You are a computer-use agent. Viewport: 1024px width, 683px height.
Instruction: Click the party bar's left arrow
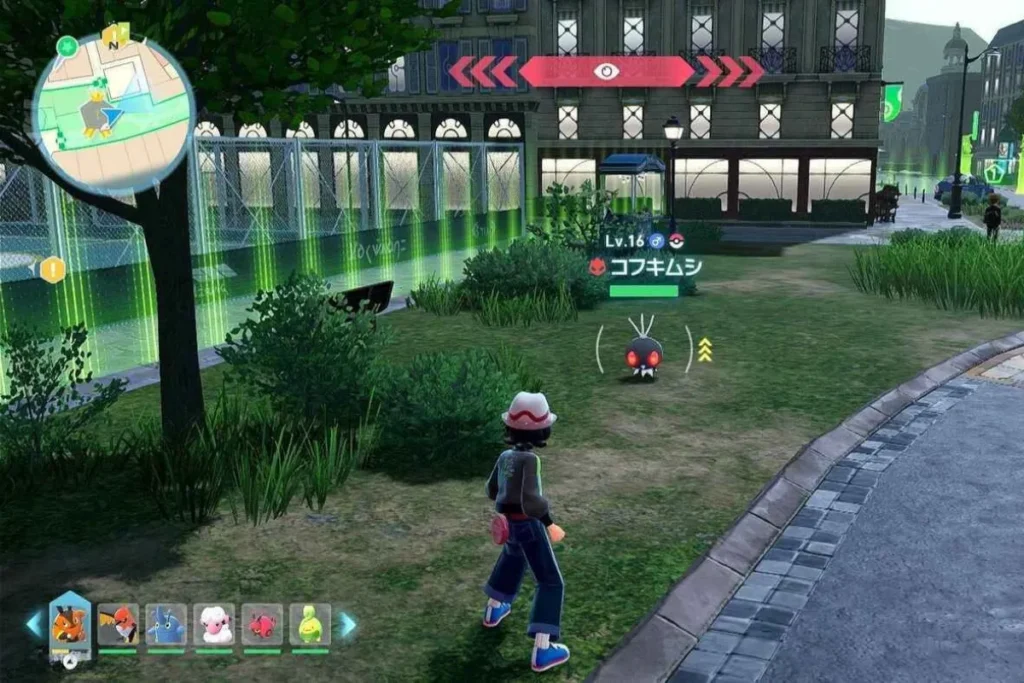[x=34, y=625]
